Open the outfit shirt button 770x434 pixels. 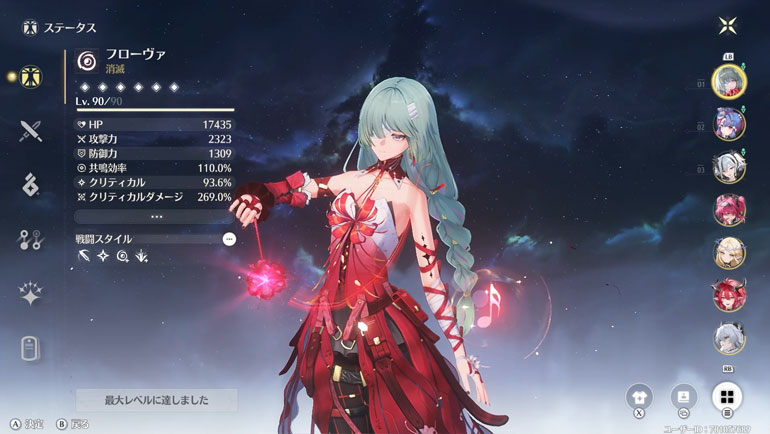point(641,396)
